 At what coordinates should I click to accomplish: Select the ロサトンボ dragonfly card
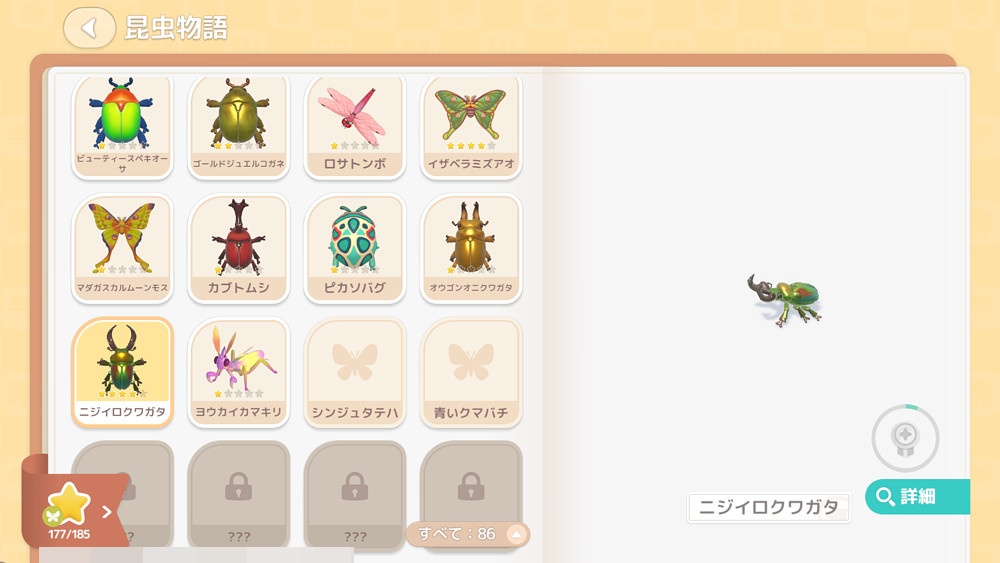click(355, 125)
